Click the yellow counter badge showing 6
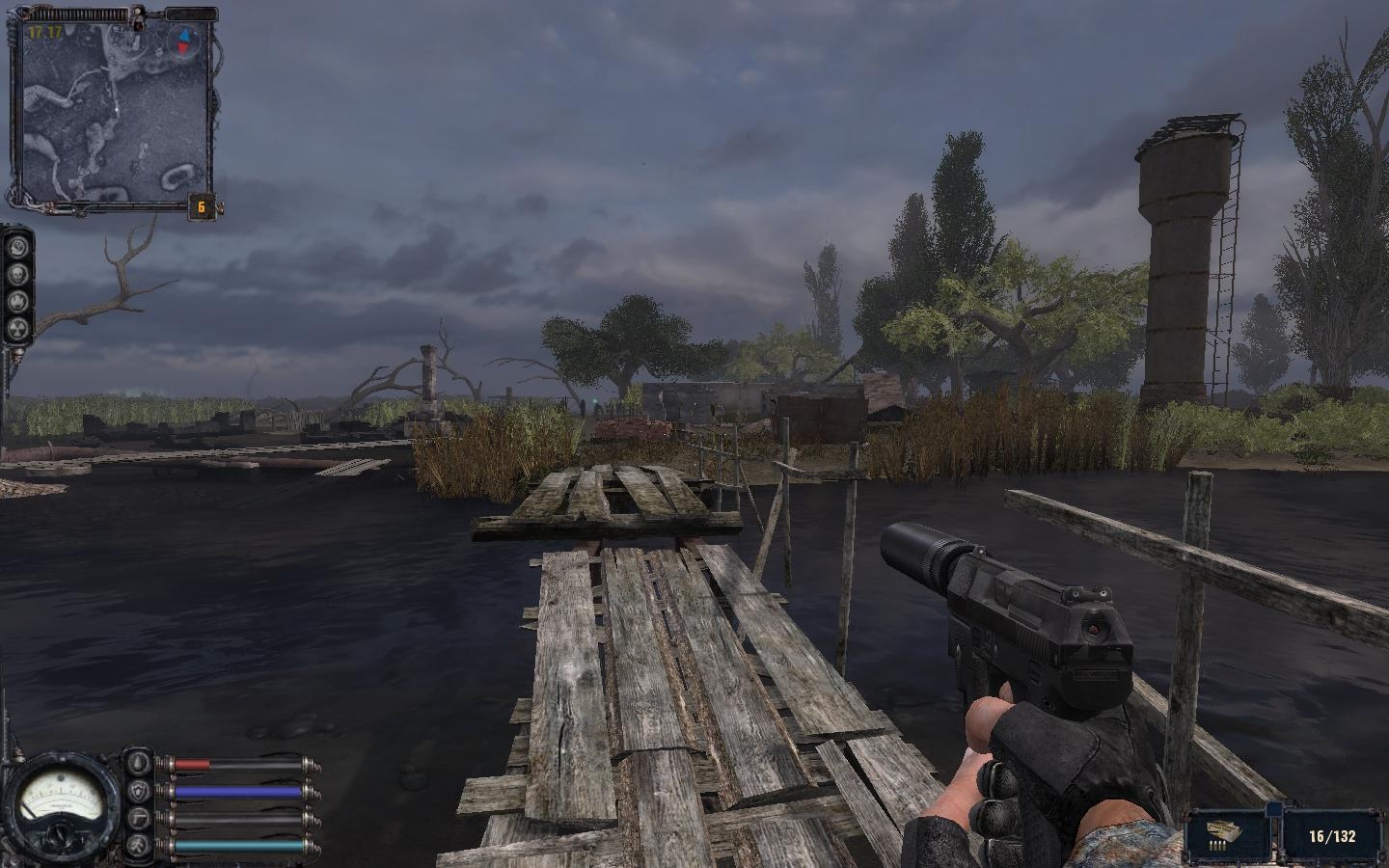Image resolution: width=1389 pixels, height=868 pixels. point(201,205)
